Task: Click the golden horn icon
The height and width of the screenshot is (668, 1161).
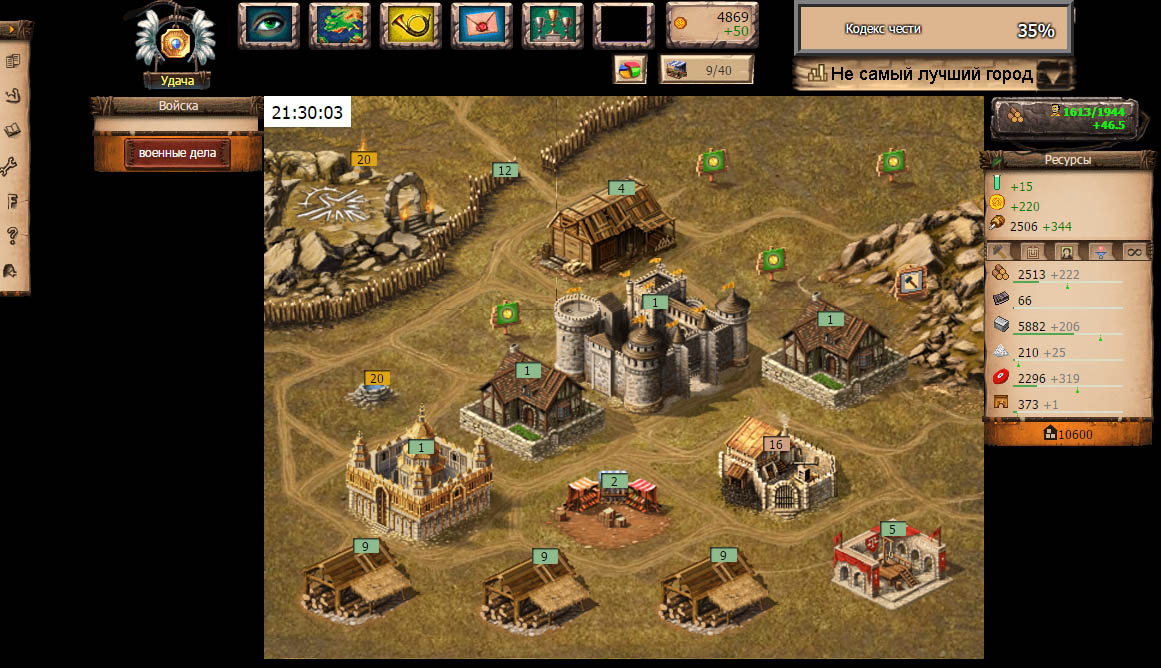Action: tap(410, 25)
